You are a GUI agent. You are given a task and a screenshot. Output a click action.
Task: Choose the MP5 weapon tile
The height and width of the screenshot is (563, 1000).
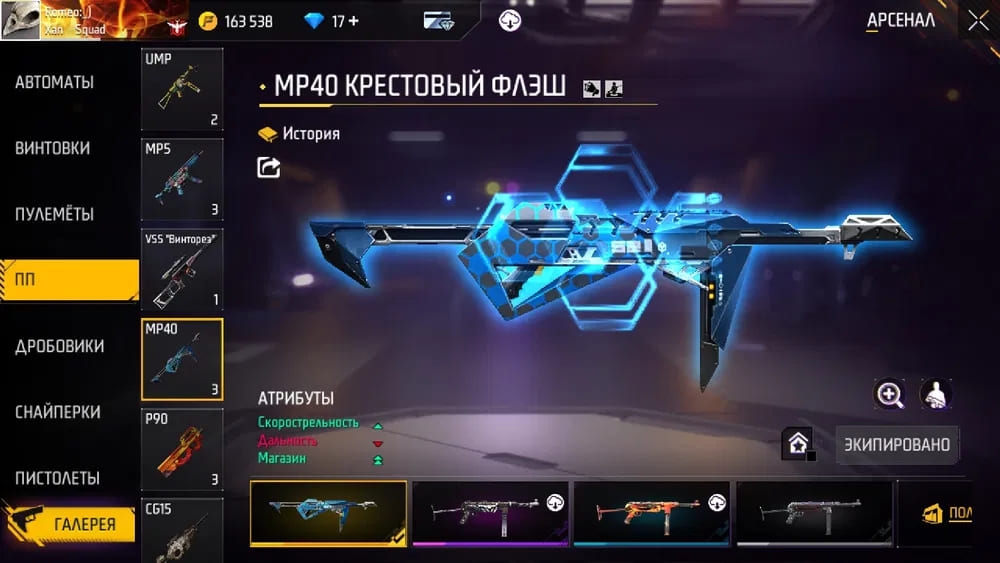[182, 179]
